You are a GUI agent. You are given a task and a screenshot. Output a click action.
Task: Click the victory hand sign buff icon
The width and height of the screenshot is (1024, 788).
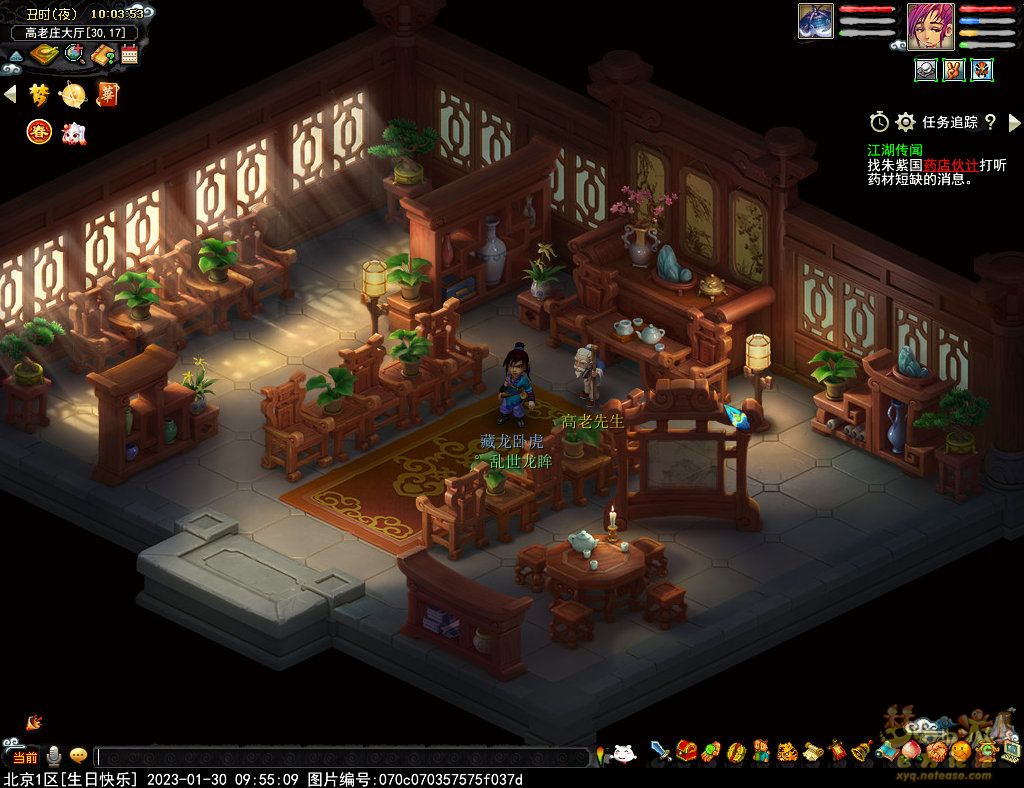[954, 70]
